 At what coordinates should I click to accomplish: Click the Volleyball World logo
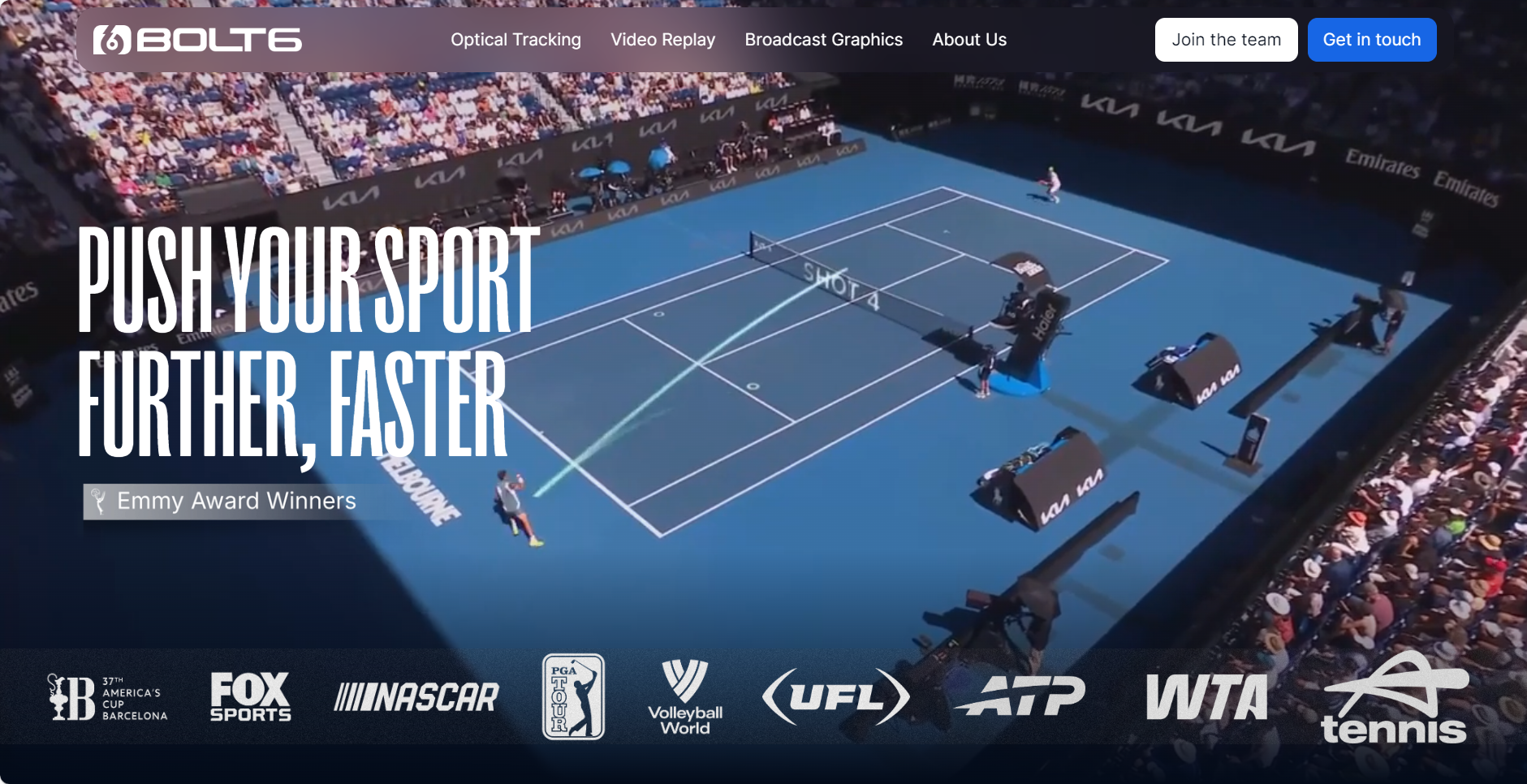coord(685,698)
